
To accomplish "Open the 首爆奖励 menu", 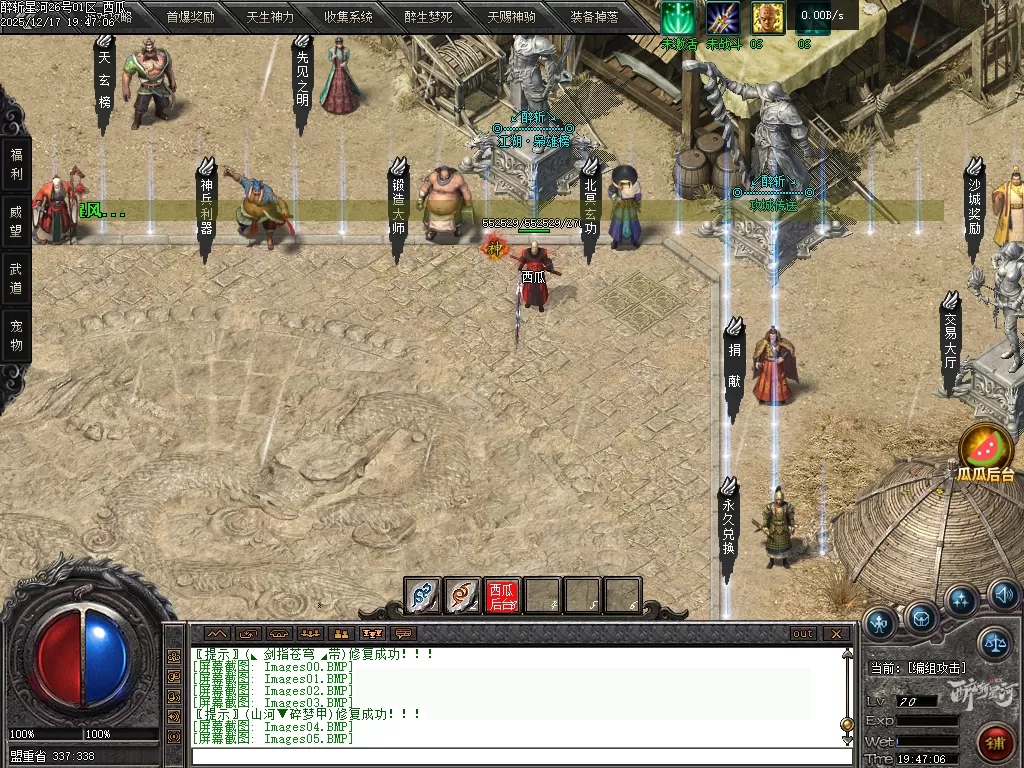I will (190, 17).
